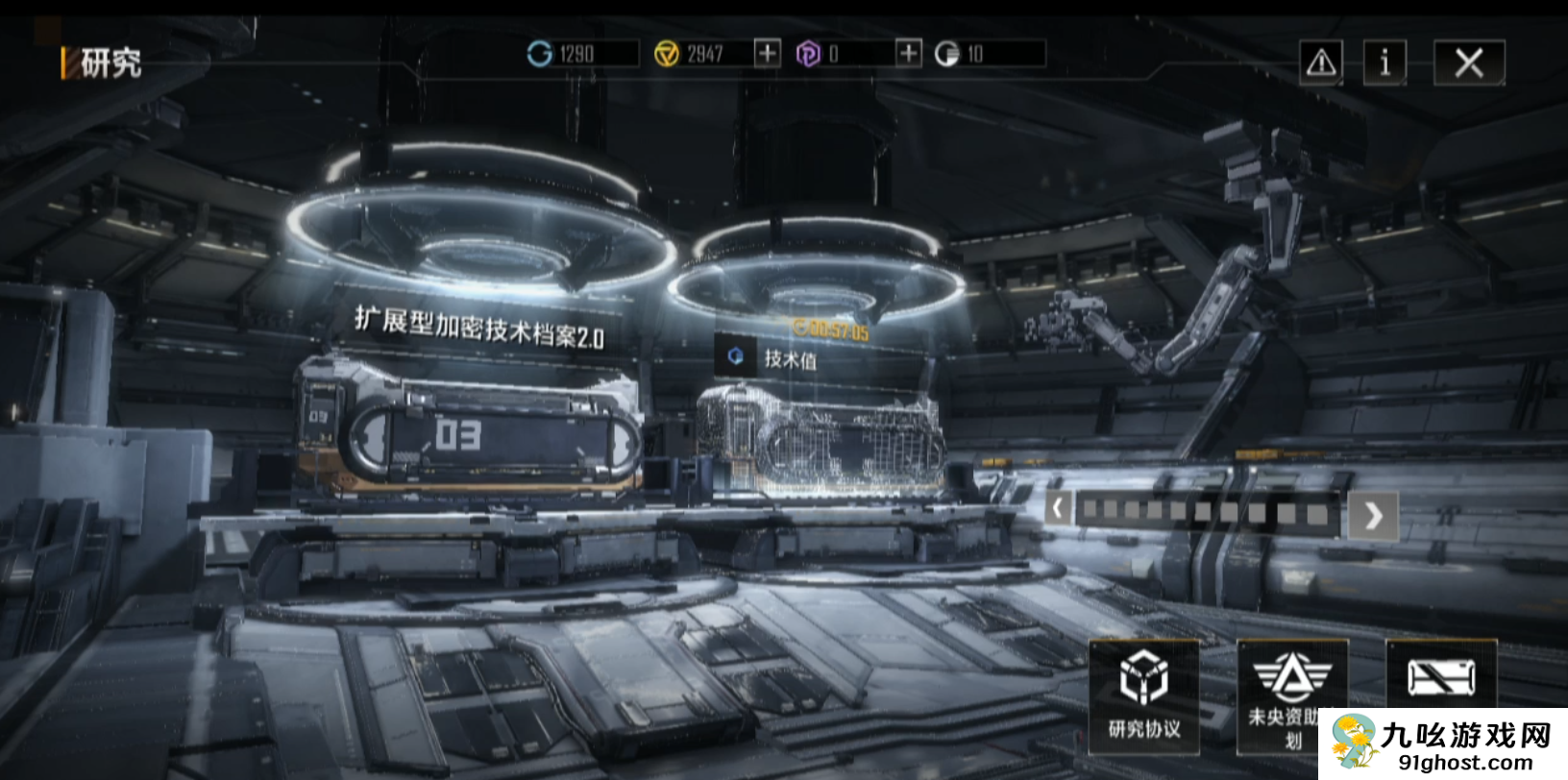Open the warning triangle button
Viewport: 1568px width, 780px height.
1321,63
